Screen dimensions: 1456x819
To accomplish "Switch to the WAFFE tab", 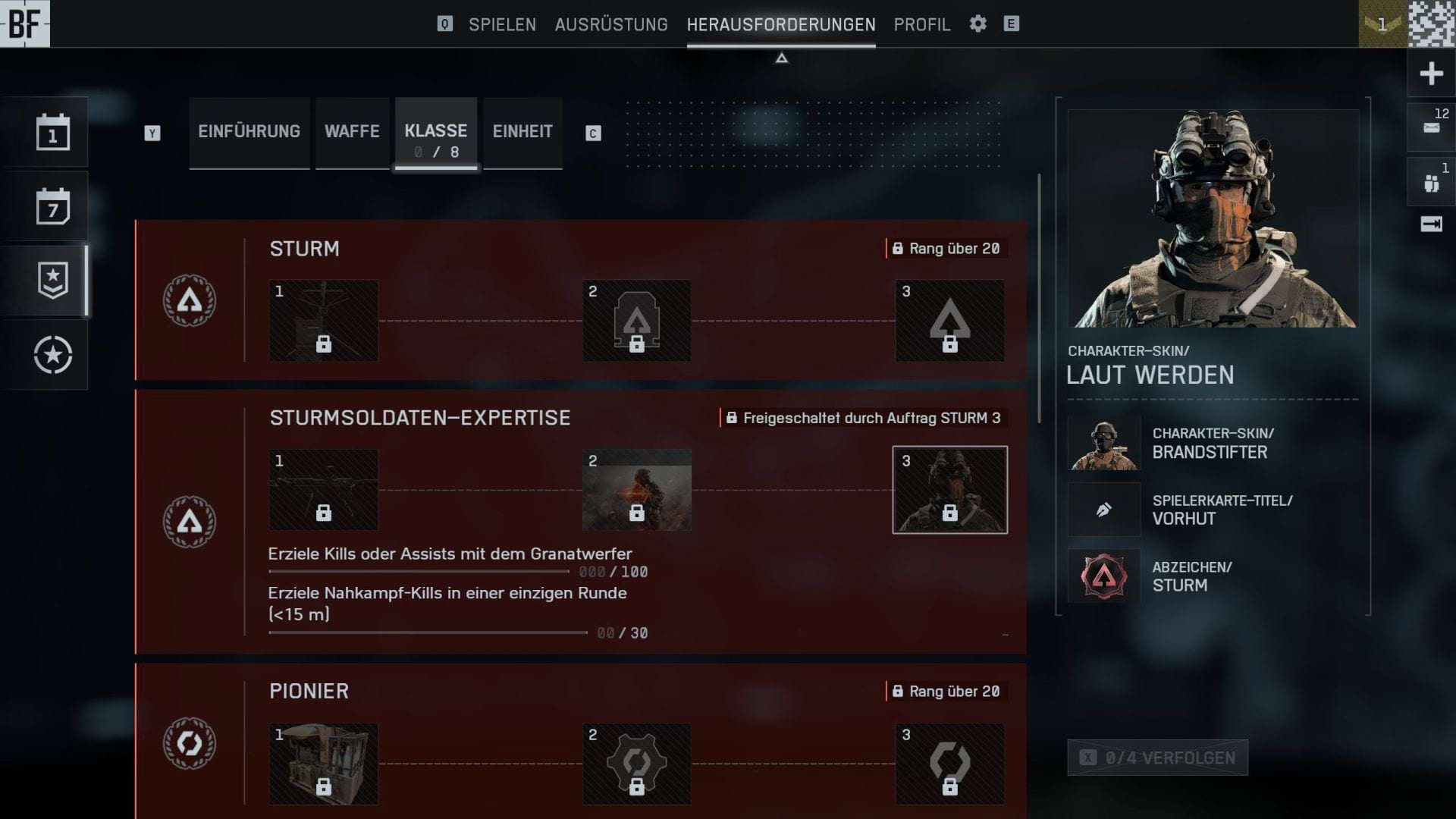I will [x=352, y=132].
